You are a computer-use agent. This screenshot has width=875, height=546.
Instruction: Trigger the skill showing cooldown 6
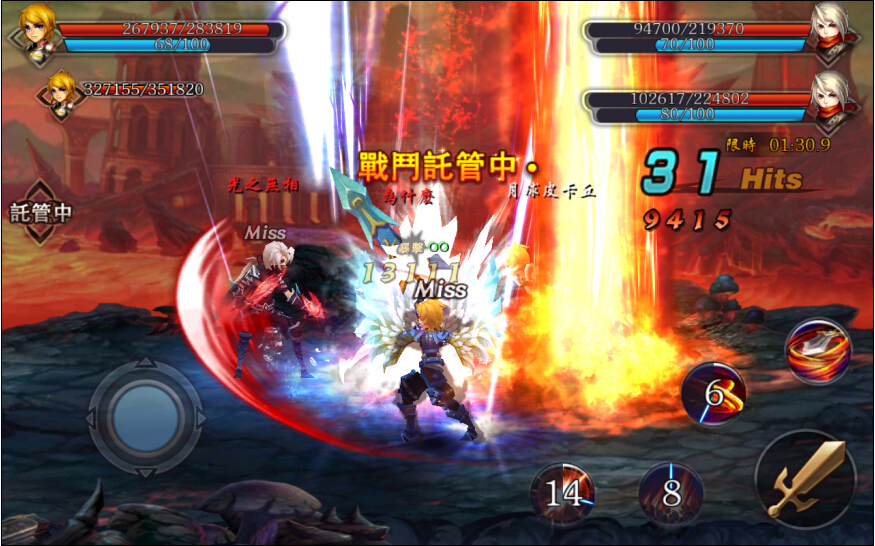click(713, 394)
